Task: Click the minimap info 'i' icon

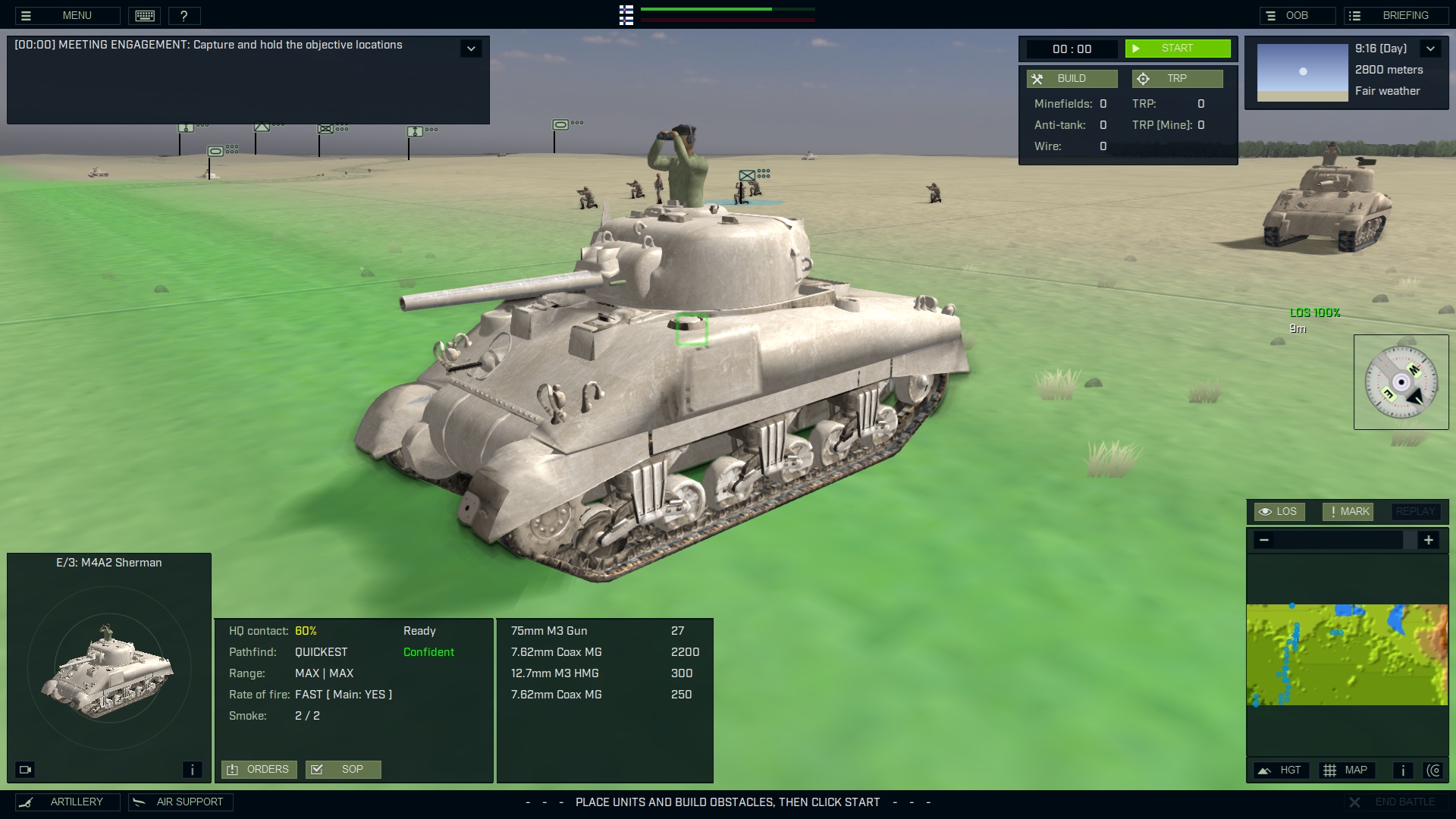Action: pos(1402,770)
